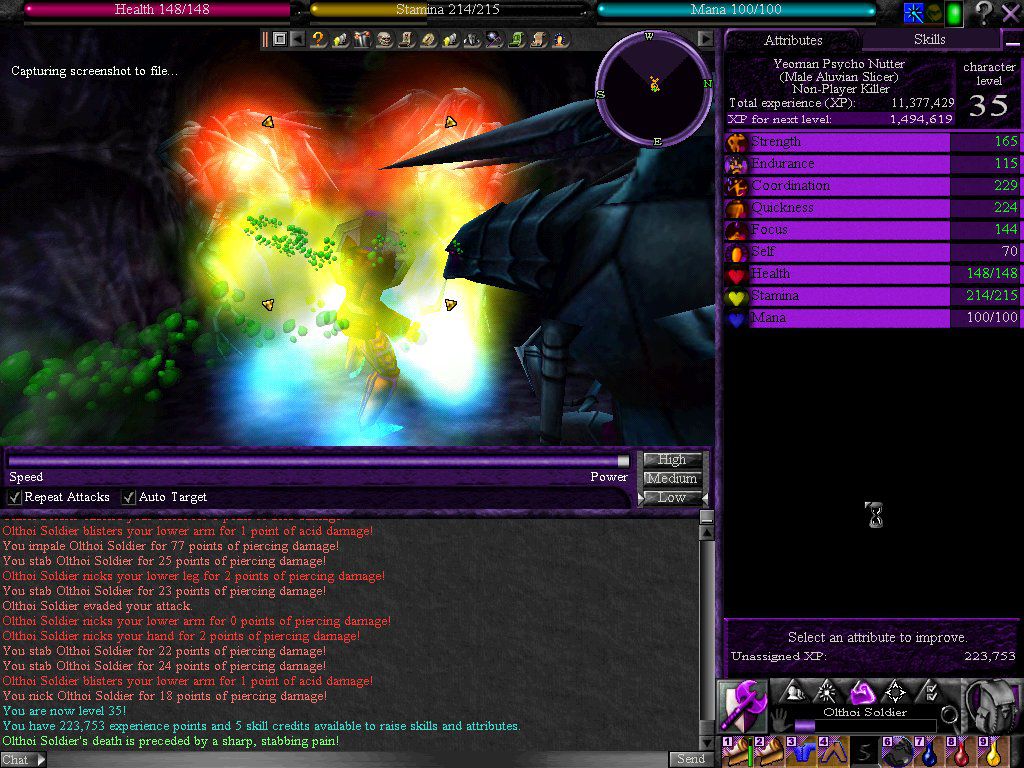
Task: Switch to the Skills tab
Action: pos(930,40)
